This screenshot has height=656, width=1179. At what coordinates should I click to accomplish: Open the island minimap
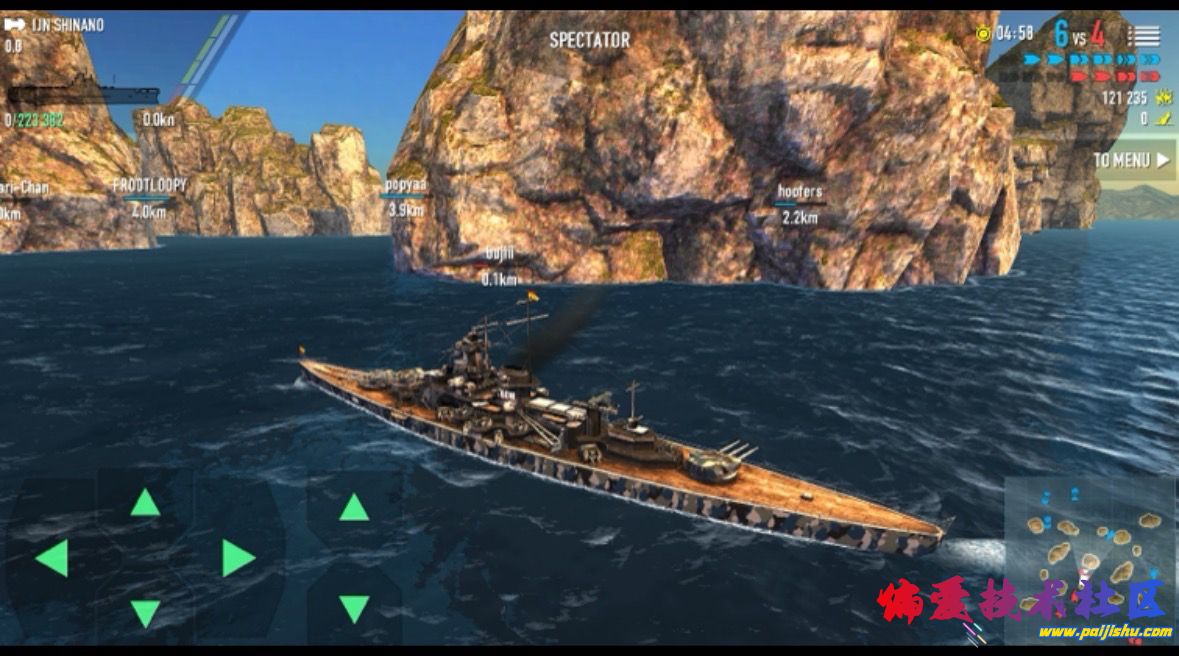(x=1088, y=545)
